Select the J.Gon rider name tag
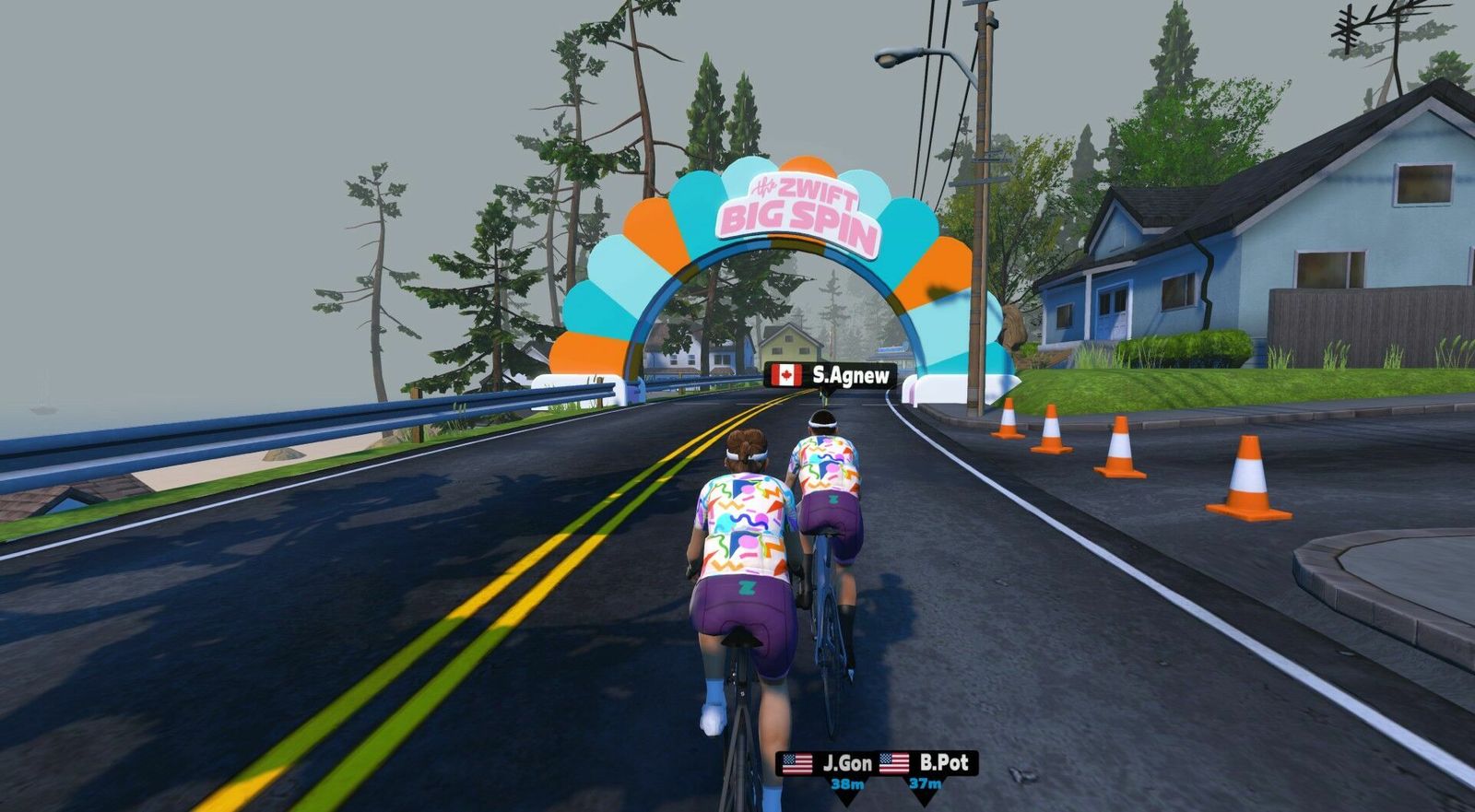This screenshot has width=1475, height=812. point(827,764)
